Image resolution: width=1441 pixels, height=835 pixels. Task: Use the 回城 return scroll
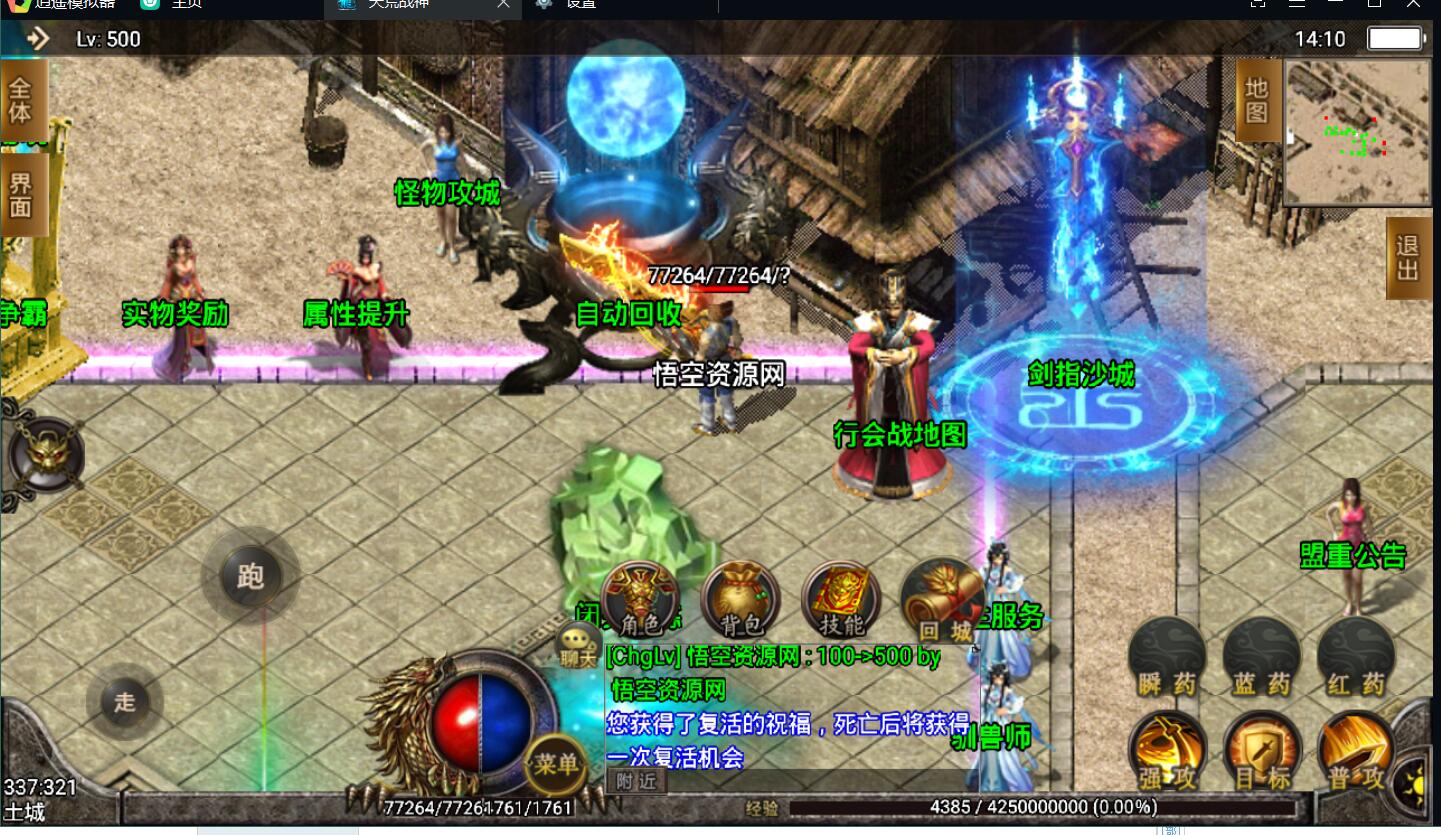coord(938,600)
